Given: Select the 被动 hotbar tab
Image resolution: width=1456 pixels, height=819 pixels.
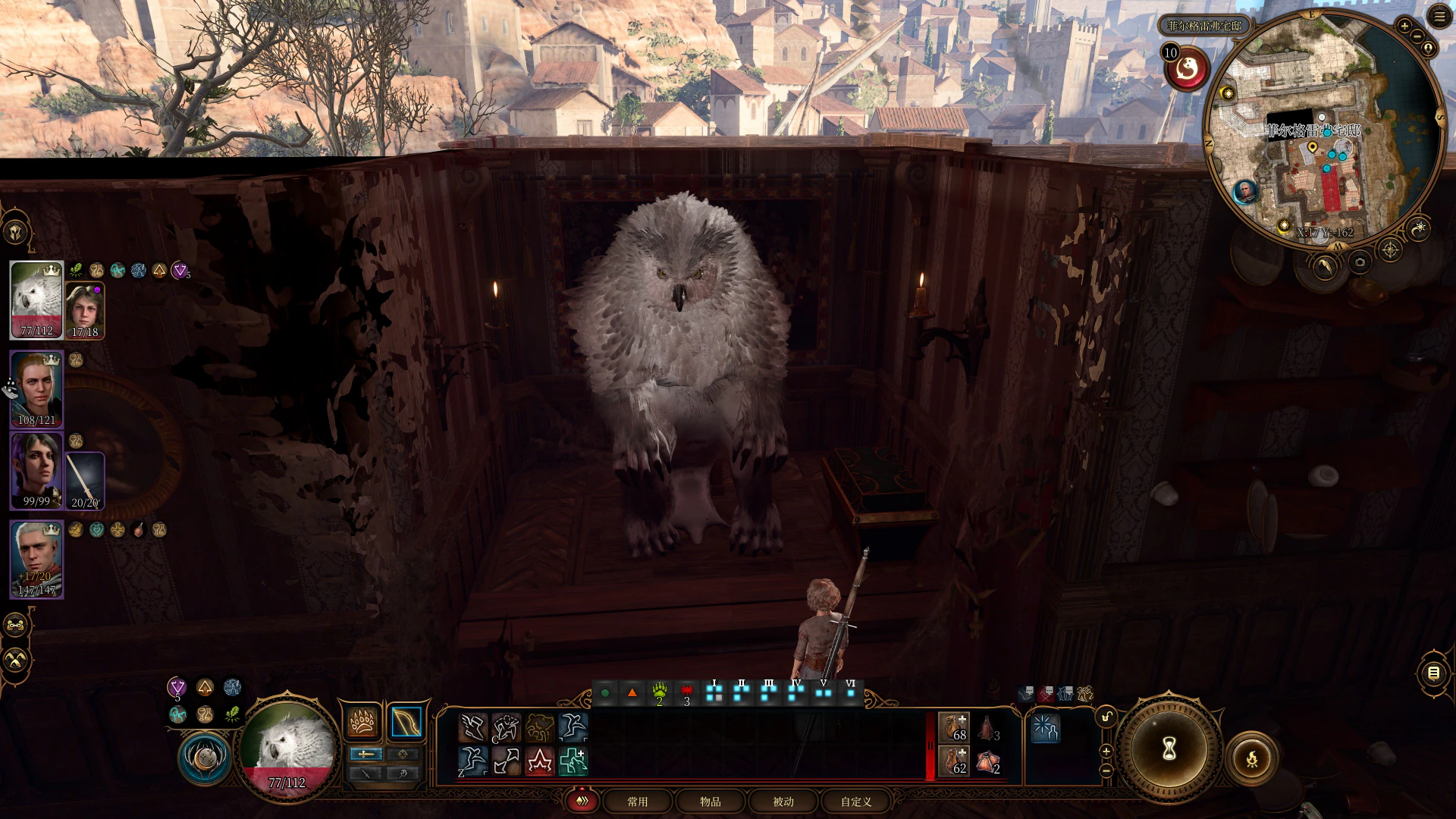Looking at the screenshot, I should click(x=783, y=802).
